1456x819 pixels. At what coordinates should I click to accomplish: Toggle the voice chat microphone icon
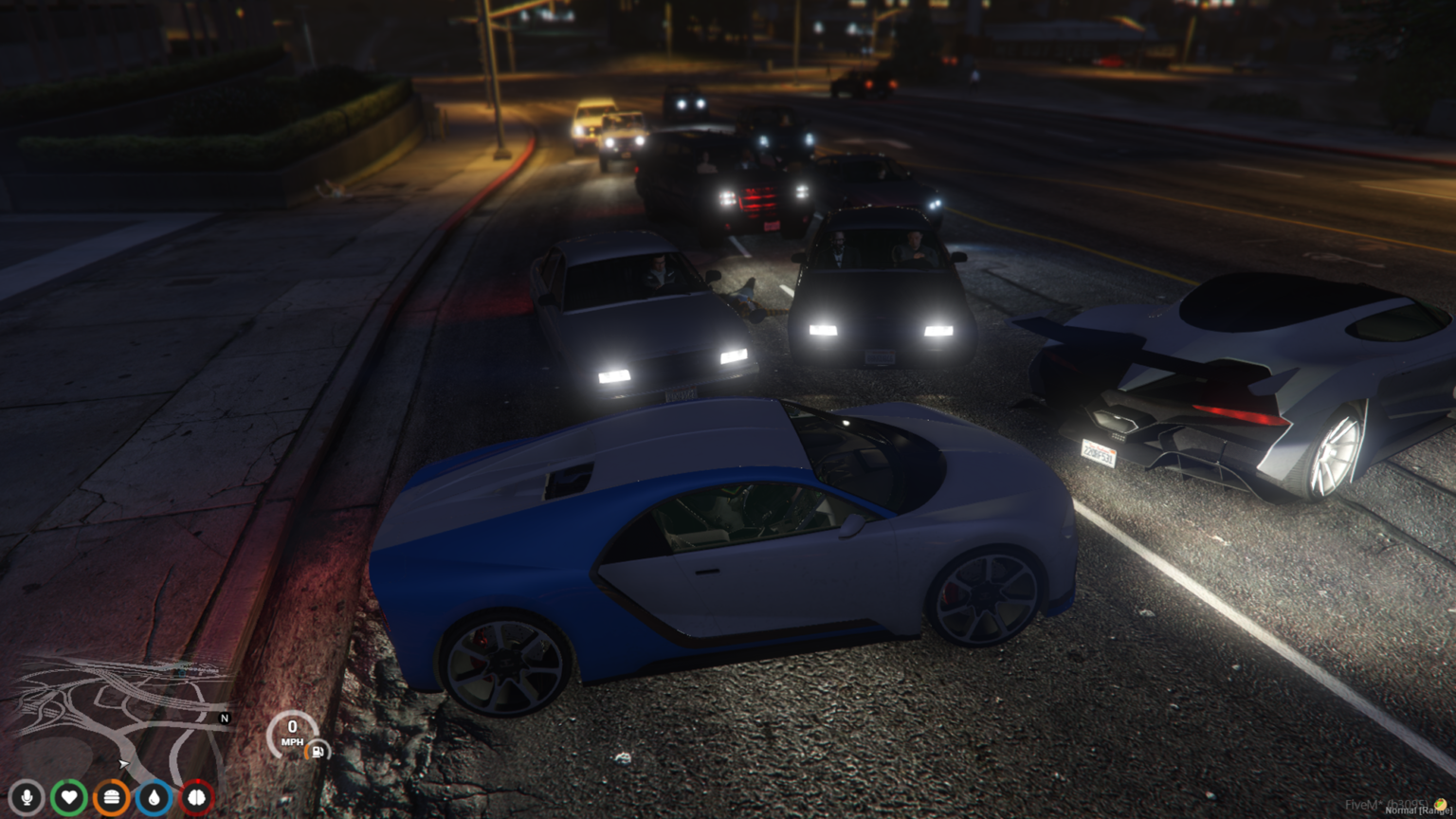coord(27,797)
